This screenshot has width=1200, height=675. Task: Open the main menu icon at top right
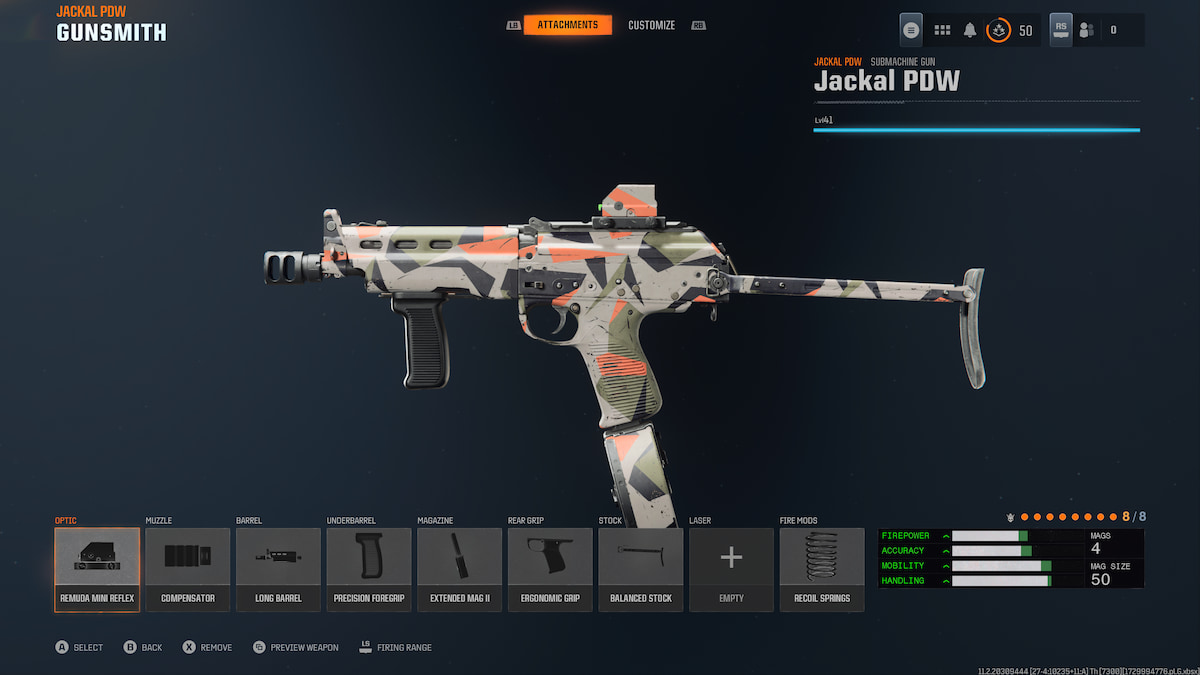point(911,30)
